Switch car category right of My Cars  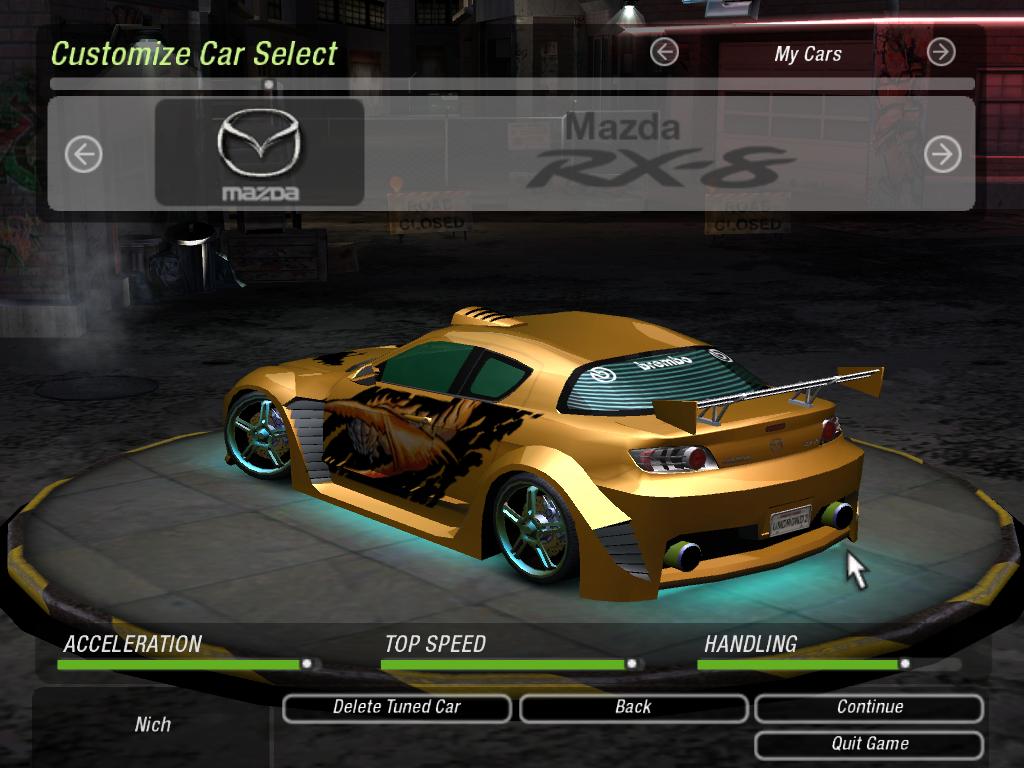[x=941, y=52]
